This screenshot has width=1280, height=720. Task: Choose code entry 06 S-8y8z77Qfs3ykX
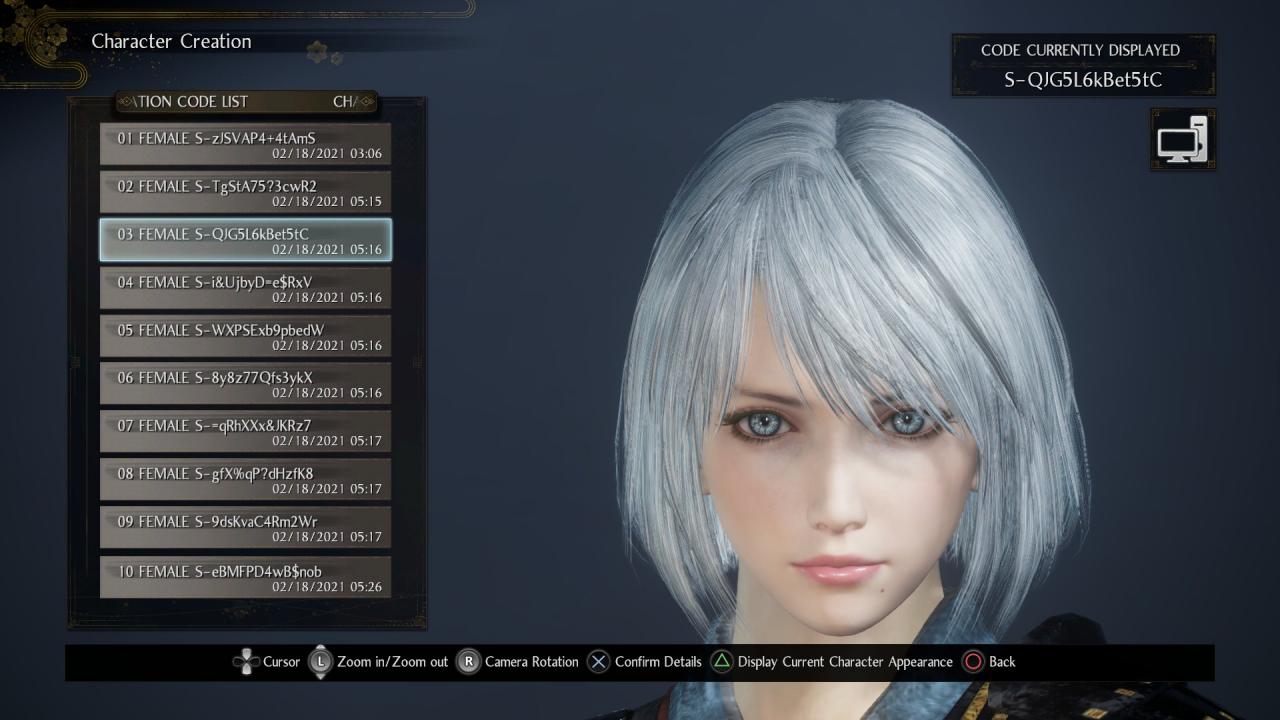coord(245,384)
